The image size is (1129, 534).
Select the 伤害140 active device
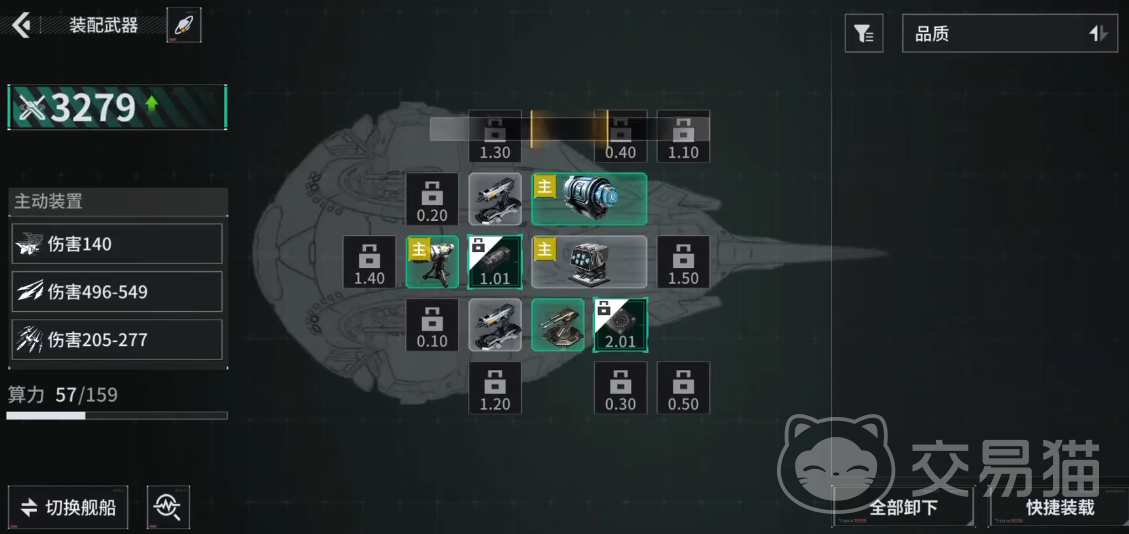click(x=117, y=244)
